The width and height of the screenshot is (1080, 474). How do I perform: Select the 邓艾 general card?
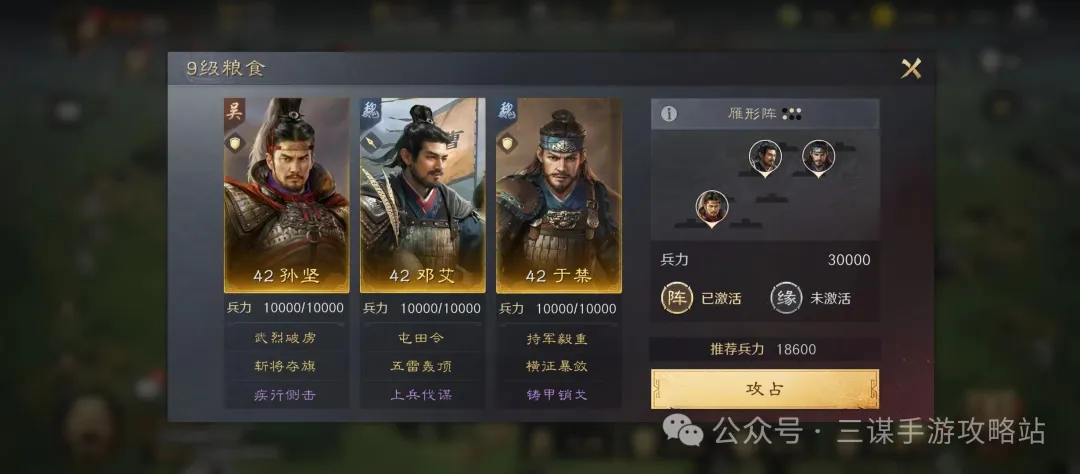[x=422, y=195]
